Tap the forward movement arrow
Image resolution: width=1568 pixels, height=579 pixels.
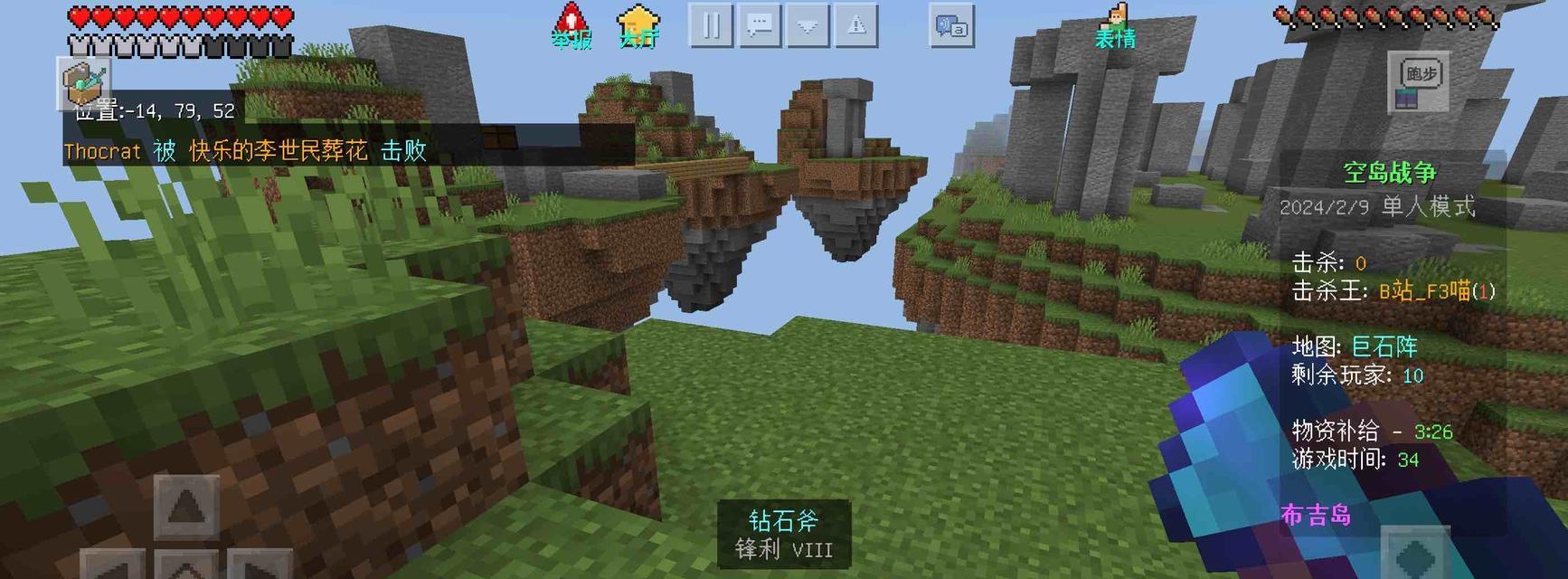(x=186, y=507)
